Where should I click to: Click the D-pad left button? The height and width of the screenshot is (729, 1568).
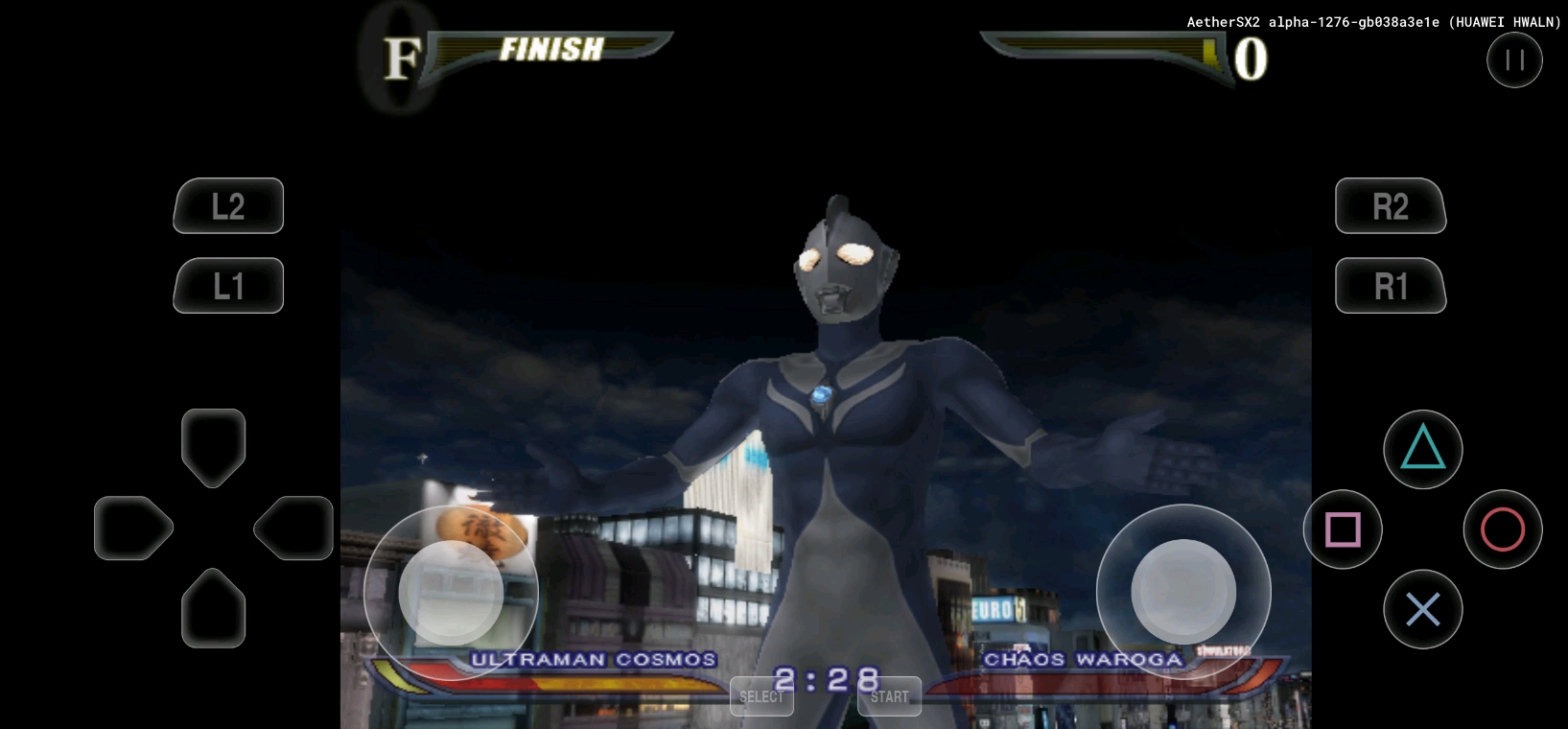point(132,528)
